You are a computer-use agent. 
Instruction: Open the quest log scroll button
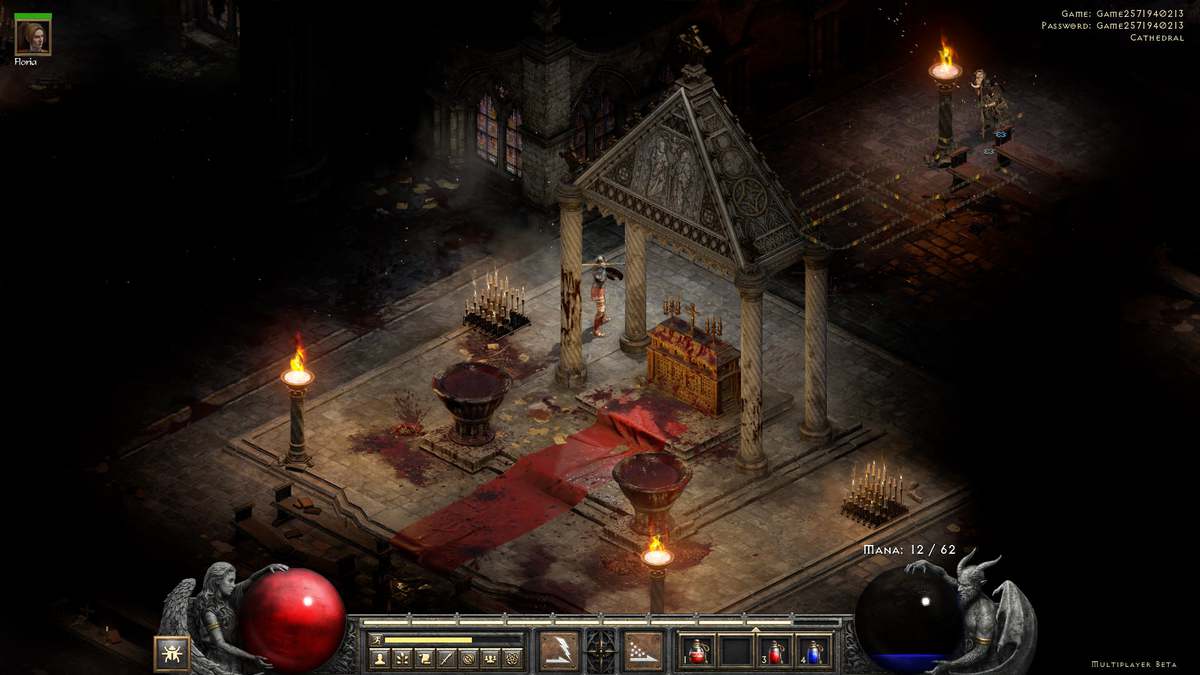coord(423,658)
